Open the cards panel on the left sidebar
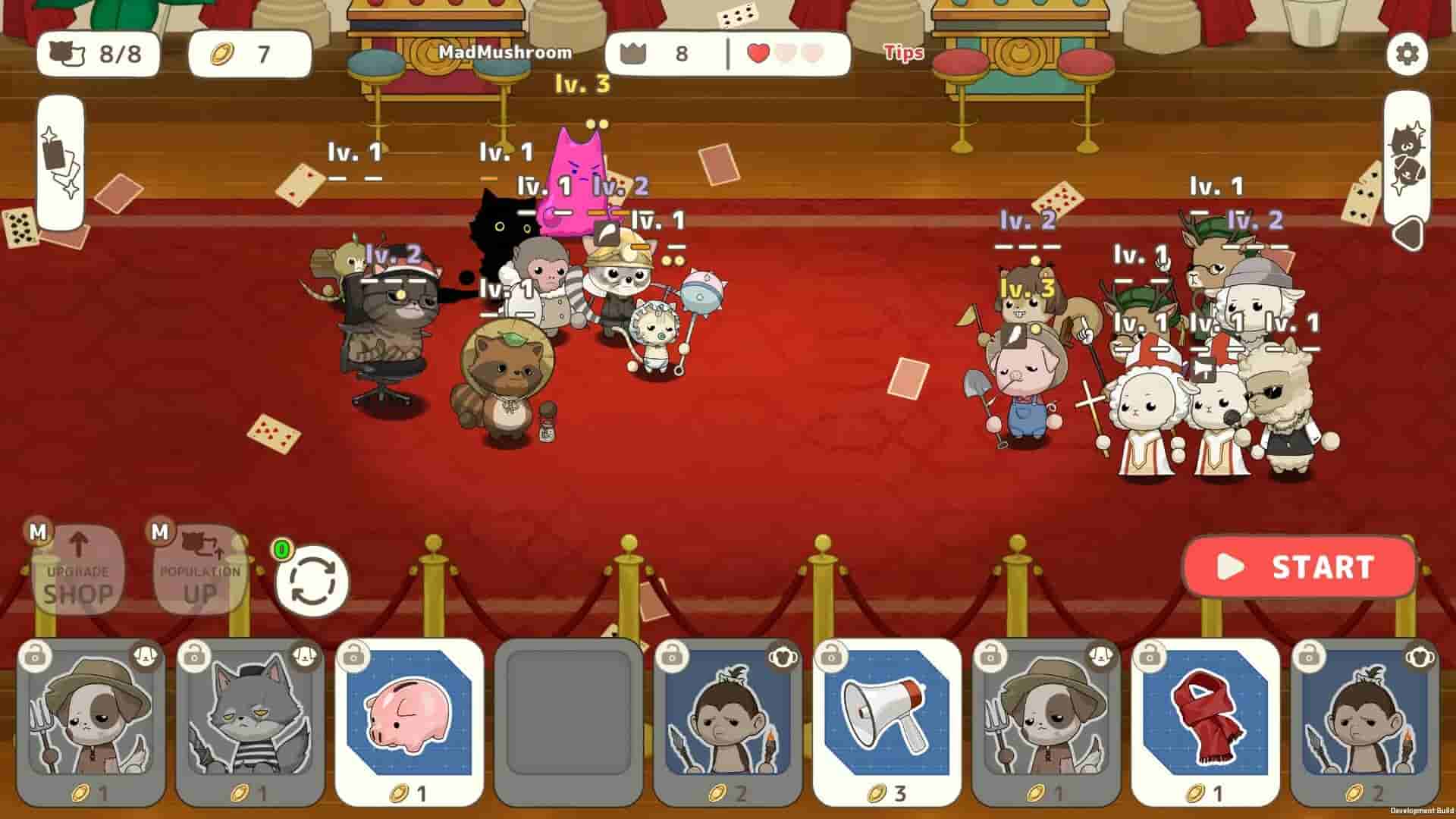Viewport: 1456px width, 819px height. (61, 159)
